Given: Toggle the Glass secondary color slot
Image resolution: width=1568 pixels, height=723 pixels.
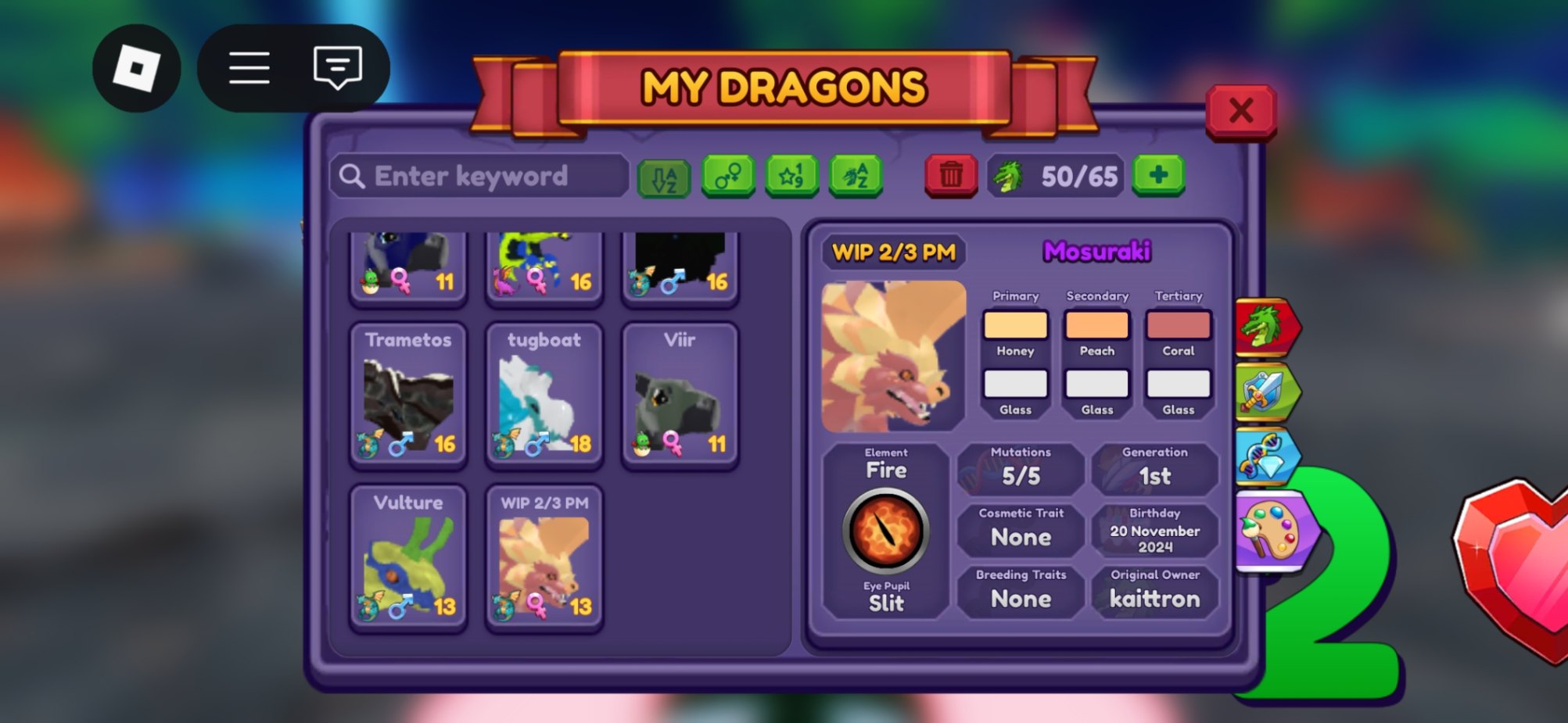Looking at the screenshot, I should click(1096, 383).
